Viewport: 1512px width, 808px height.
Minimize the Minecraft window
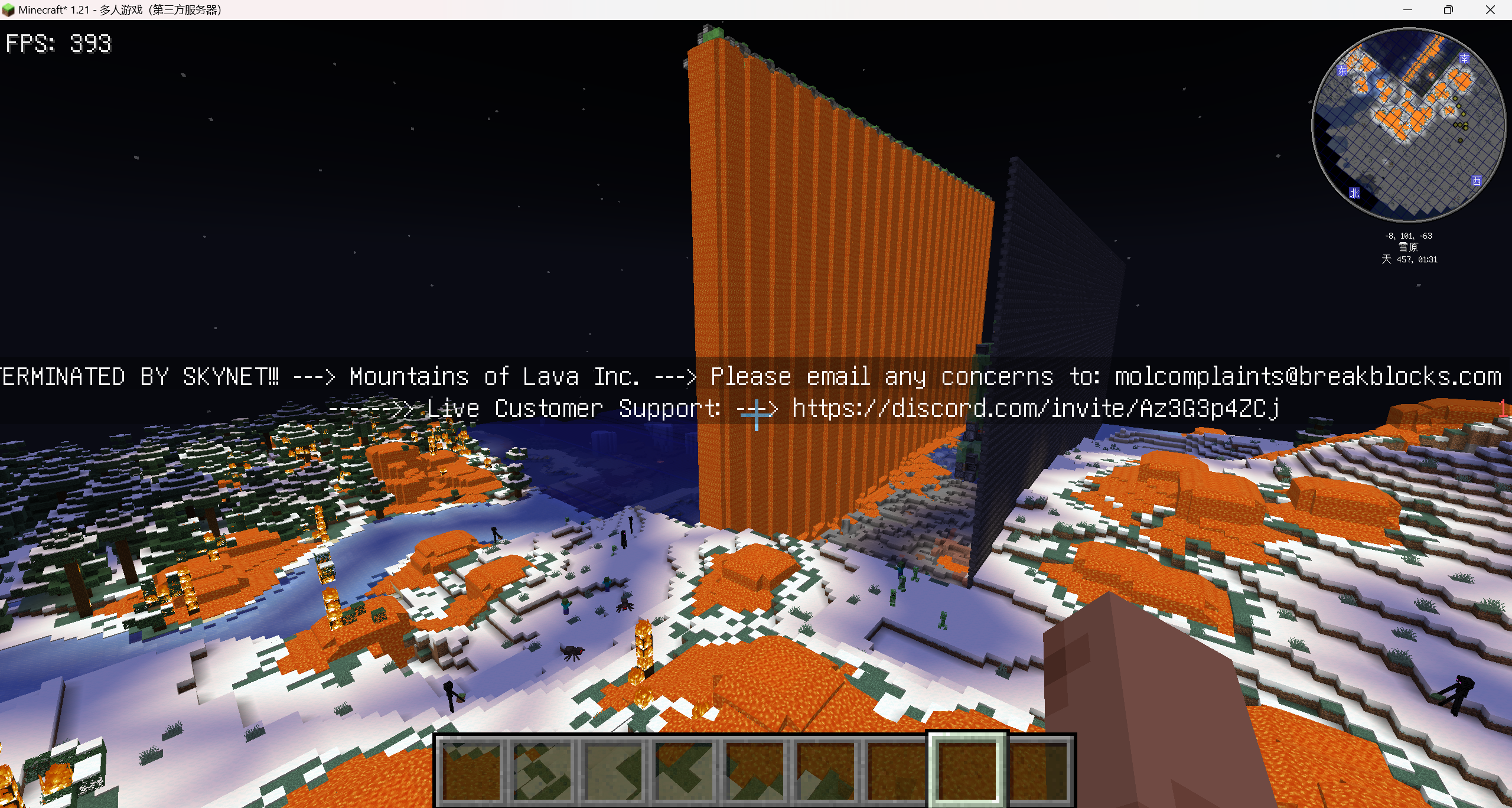tap(1407, 10)
